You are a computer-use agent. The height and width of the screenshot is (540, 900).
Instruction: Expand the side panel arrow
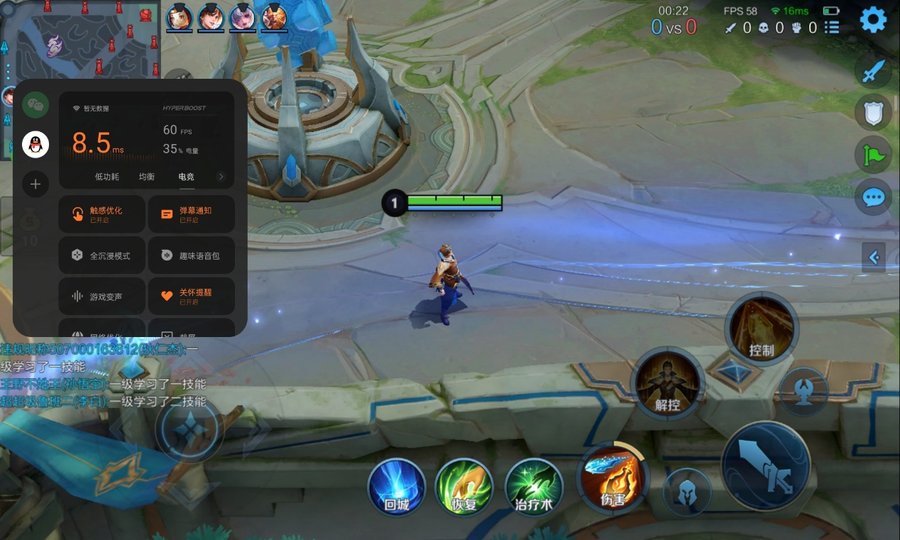coord(873,257)
